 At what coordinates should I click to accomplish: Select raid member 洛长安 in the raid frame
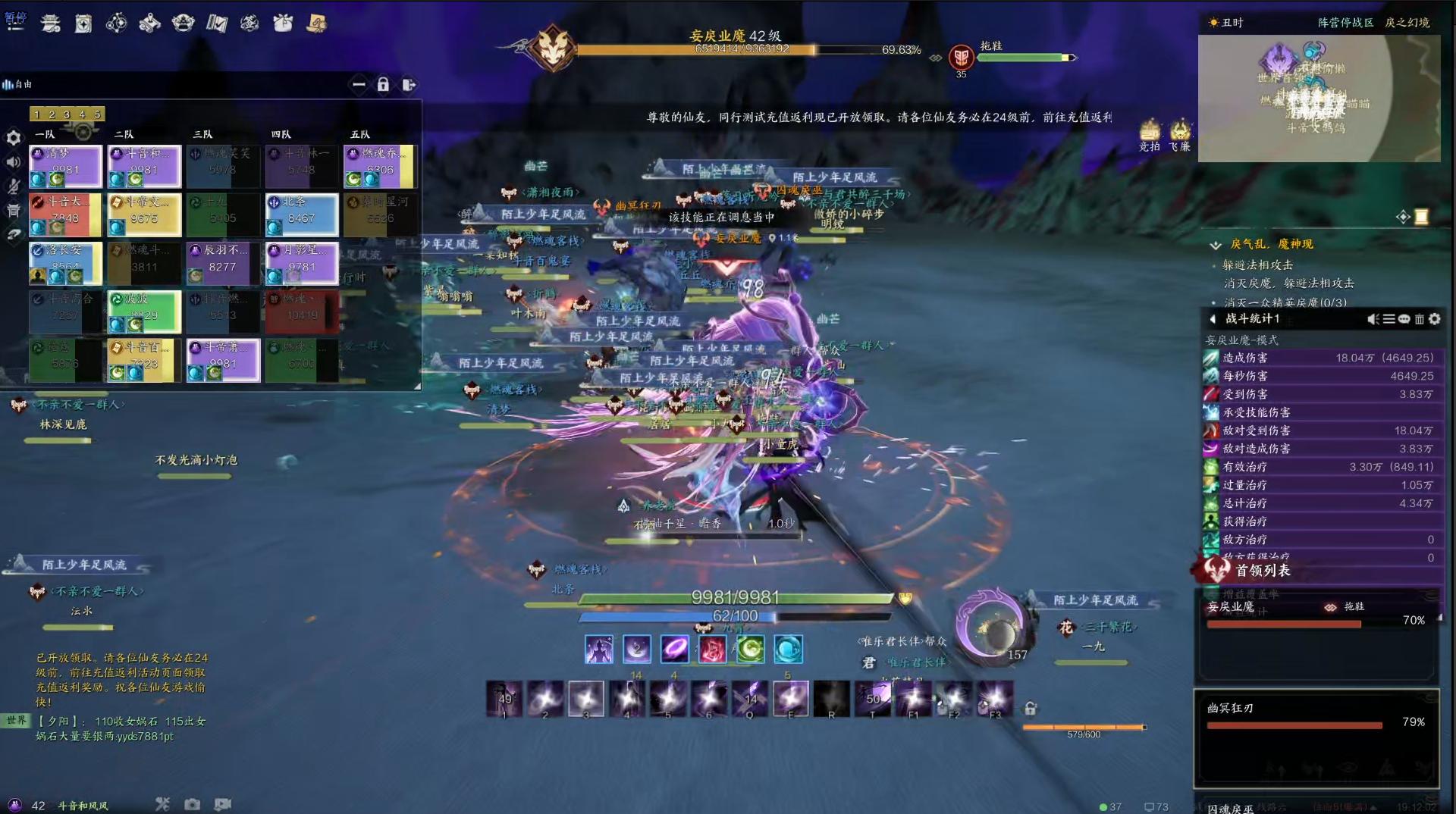65,263
